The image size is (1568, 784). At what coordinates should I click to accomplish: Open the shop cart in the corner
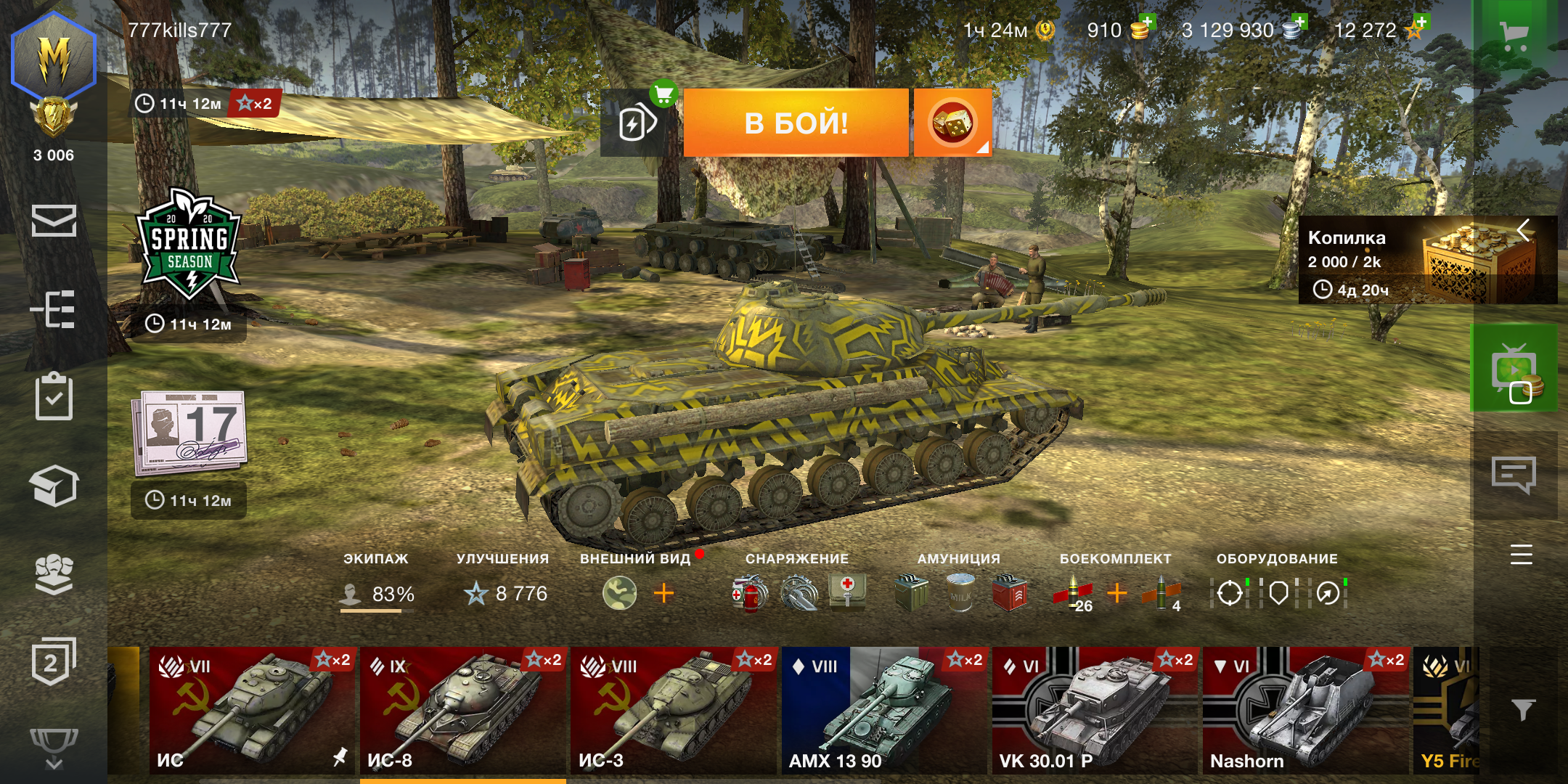[1514, 34]
